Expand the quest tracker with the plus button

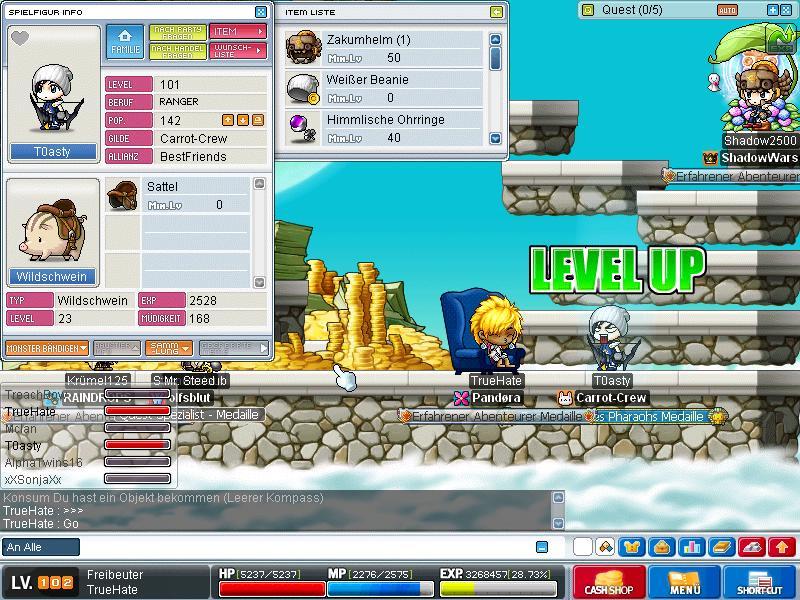coord(771,10)
